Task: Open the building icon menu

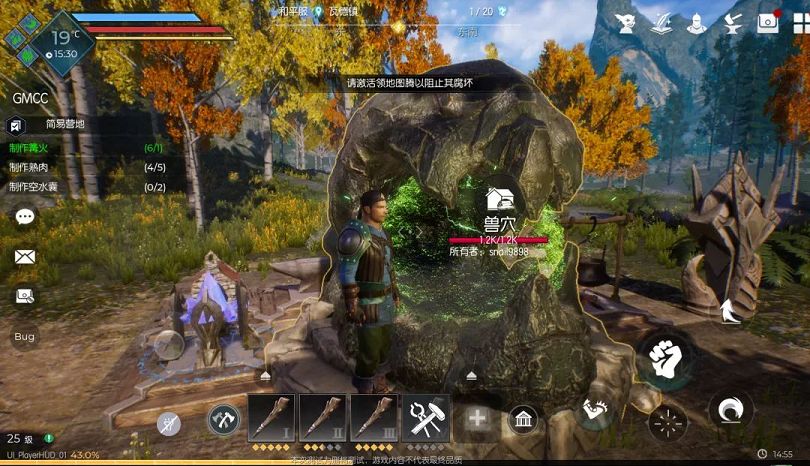Action: pos(522,419)
